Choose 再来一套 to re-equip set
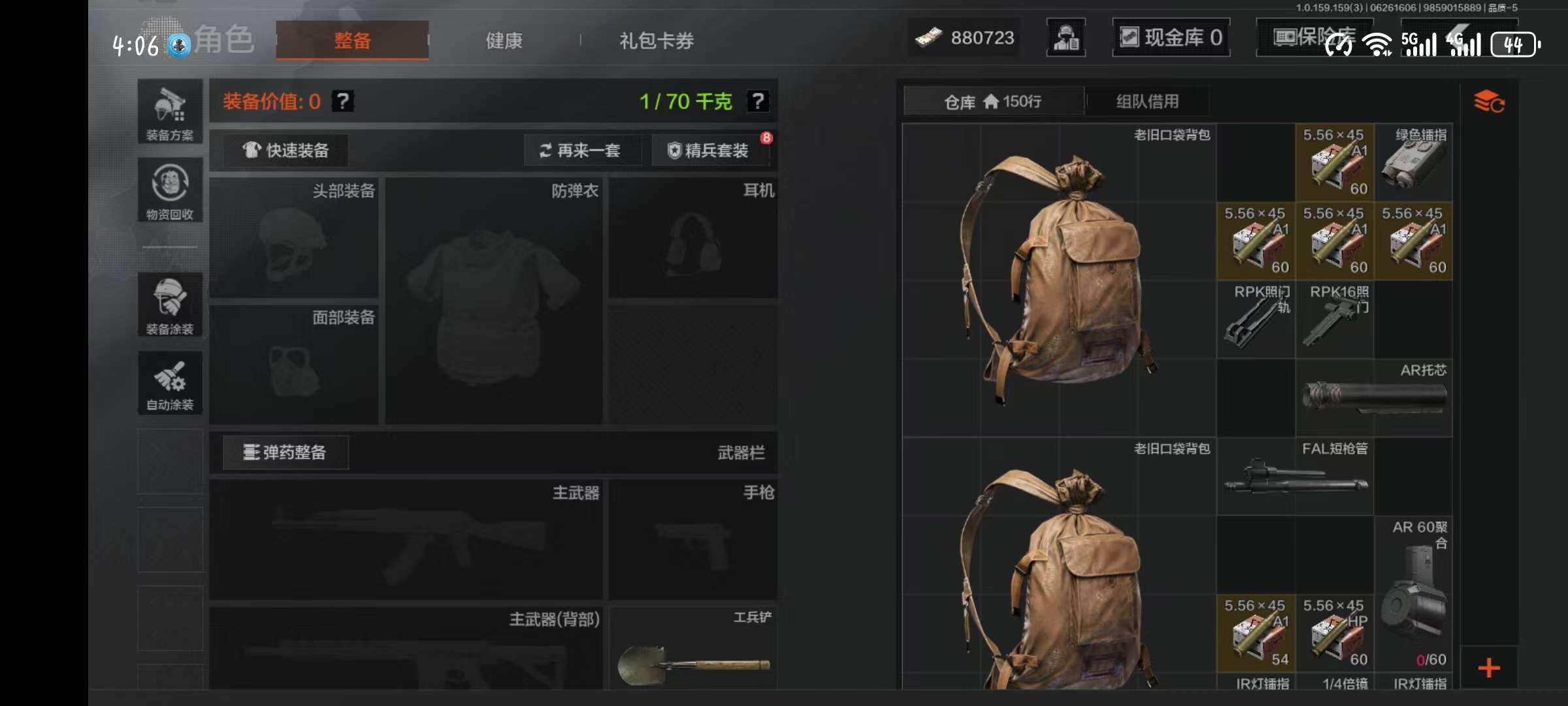 (x=580, y=150)
